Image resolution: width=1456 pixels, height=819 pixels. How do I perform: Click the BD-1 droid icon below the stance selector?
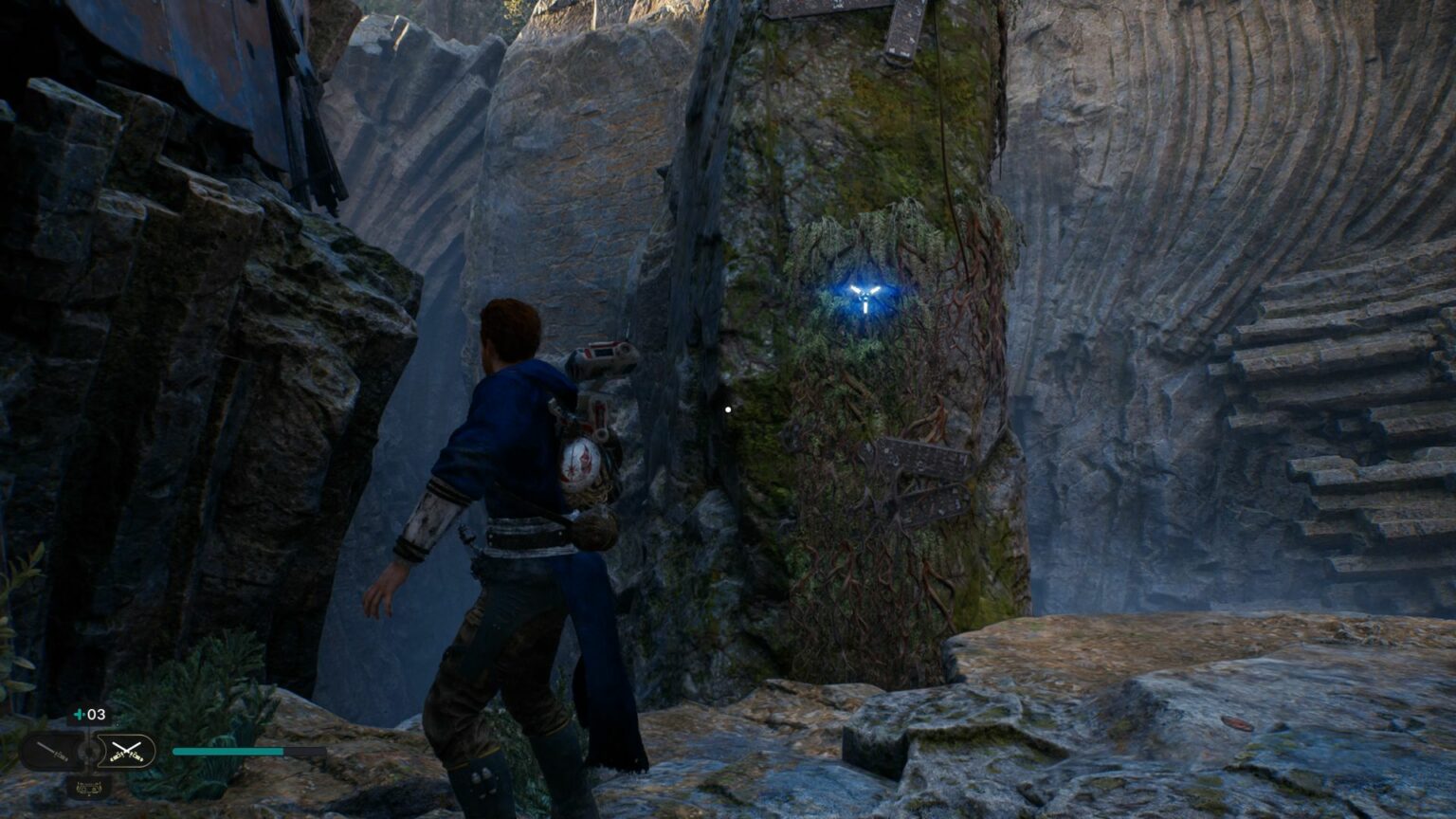pyautogui.click(x=89, y=787)
